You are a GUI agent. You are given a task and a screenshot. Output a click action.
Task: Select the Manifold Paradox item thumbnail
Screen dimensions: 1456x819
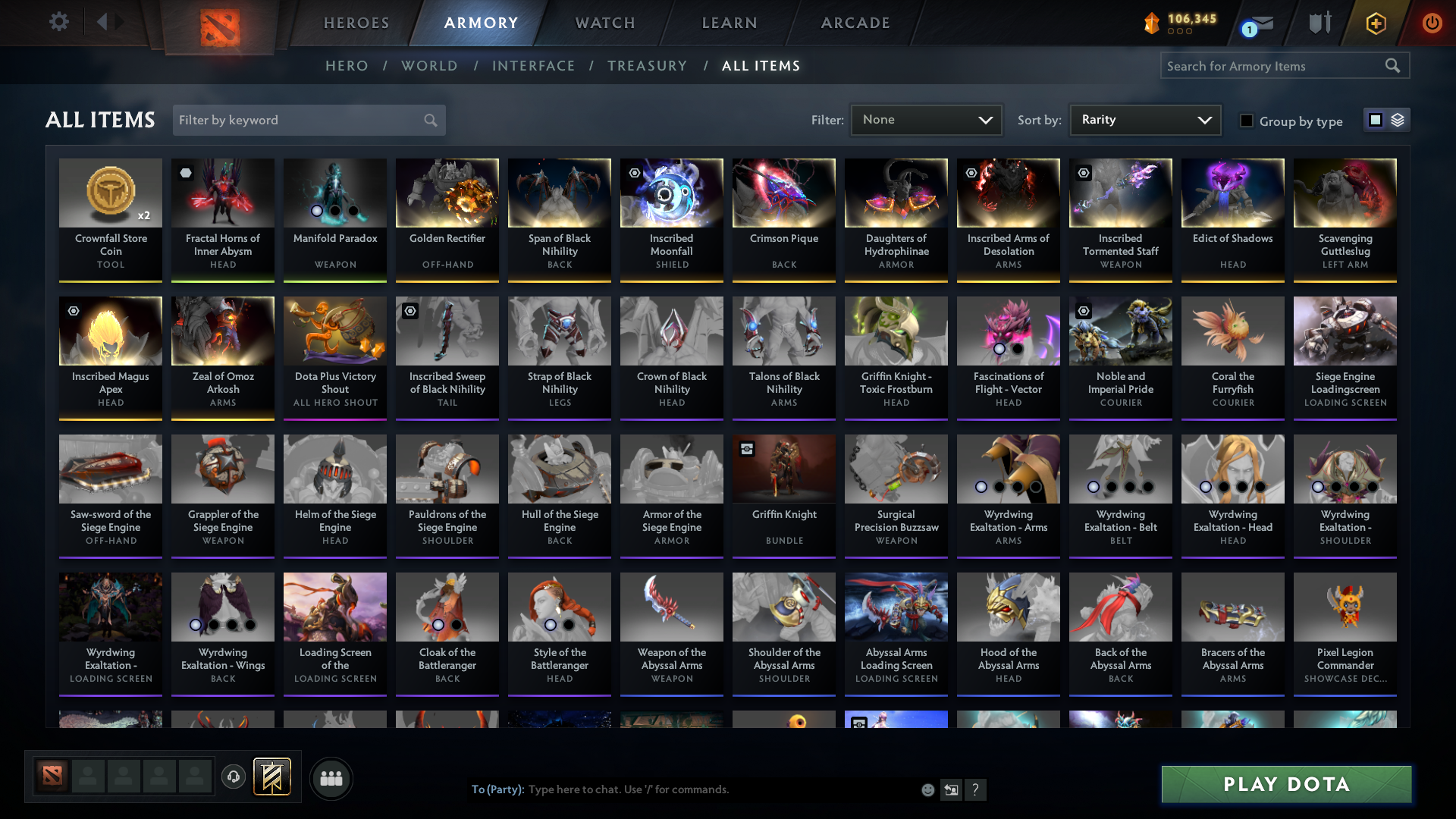334,193
